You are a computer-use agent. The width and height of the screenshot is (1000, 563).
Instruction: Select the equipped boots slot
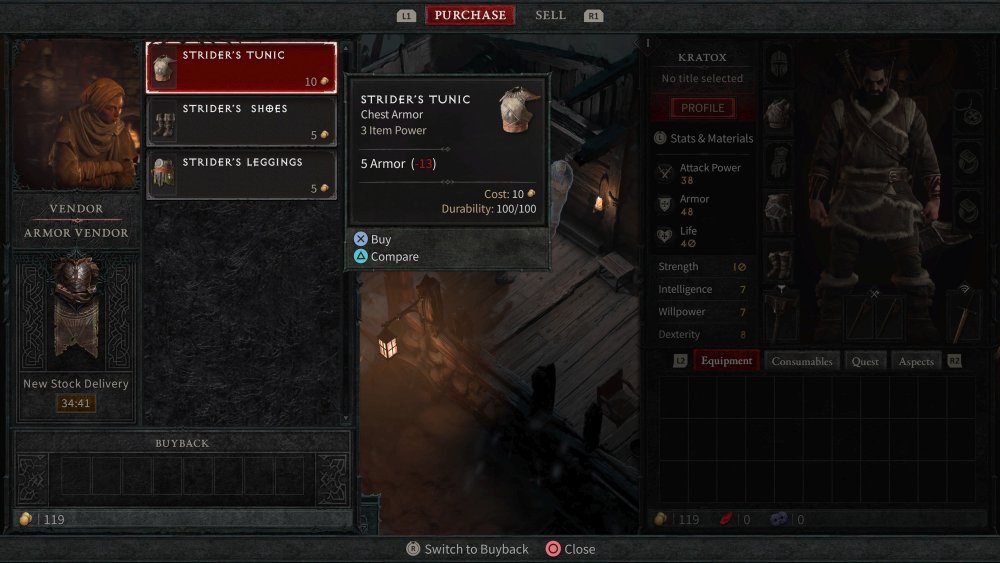[x=779, y=262]
